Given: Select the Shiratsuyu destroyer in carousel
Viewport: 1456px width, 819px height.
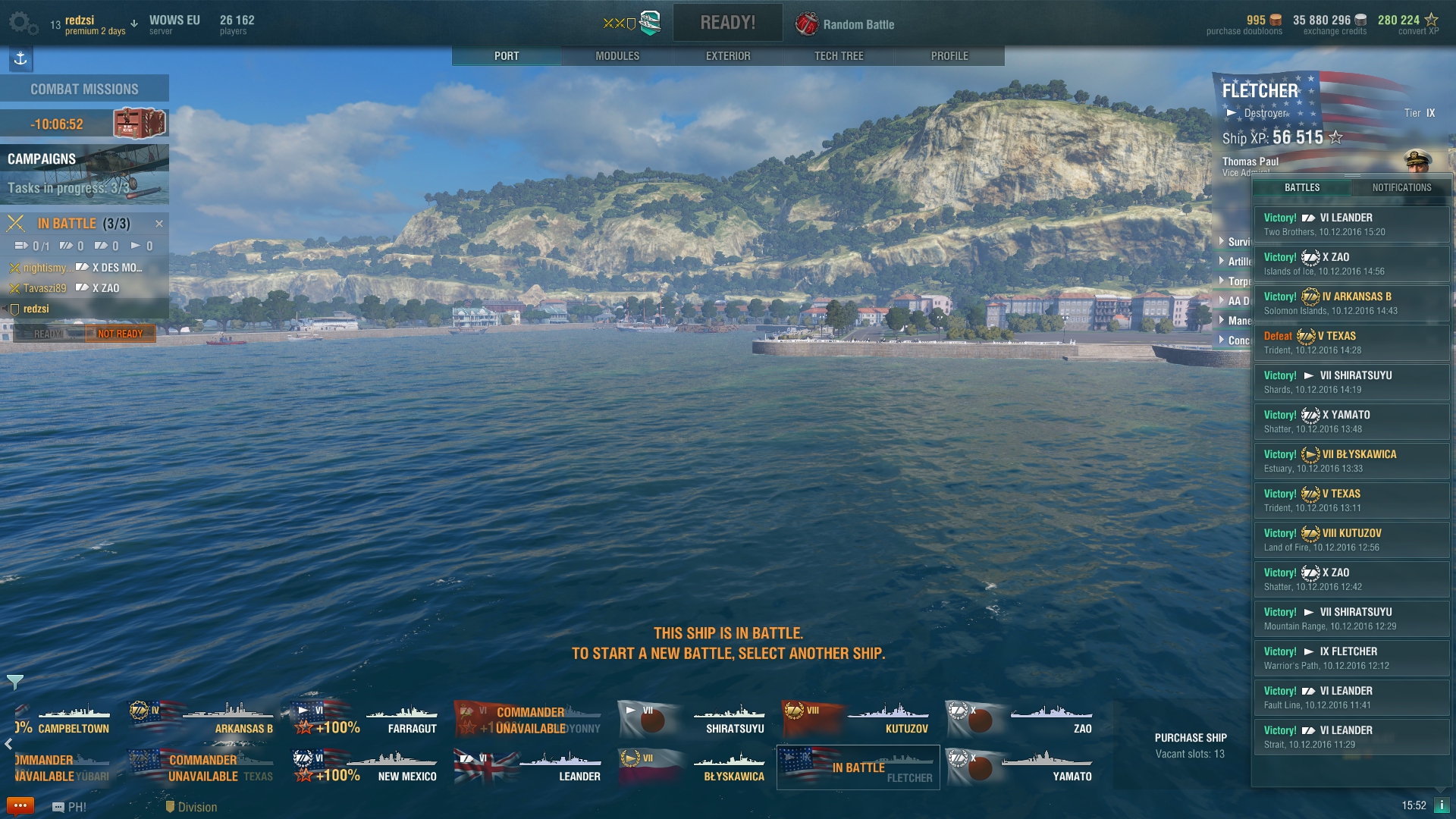Looking at the screenshot, I should coord(693,719).
